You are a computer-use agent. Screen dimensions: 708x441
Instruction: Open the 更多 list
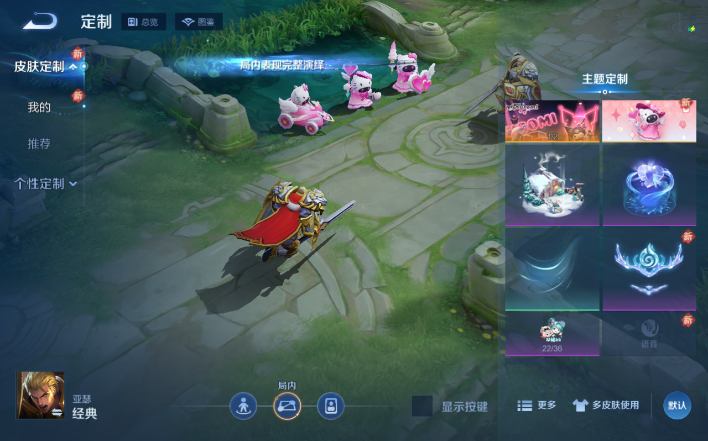coord(537,406)
